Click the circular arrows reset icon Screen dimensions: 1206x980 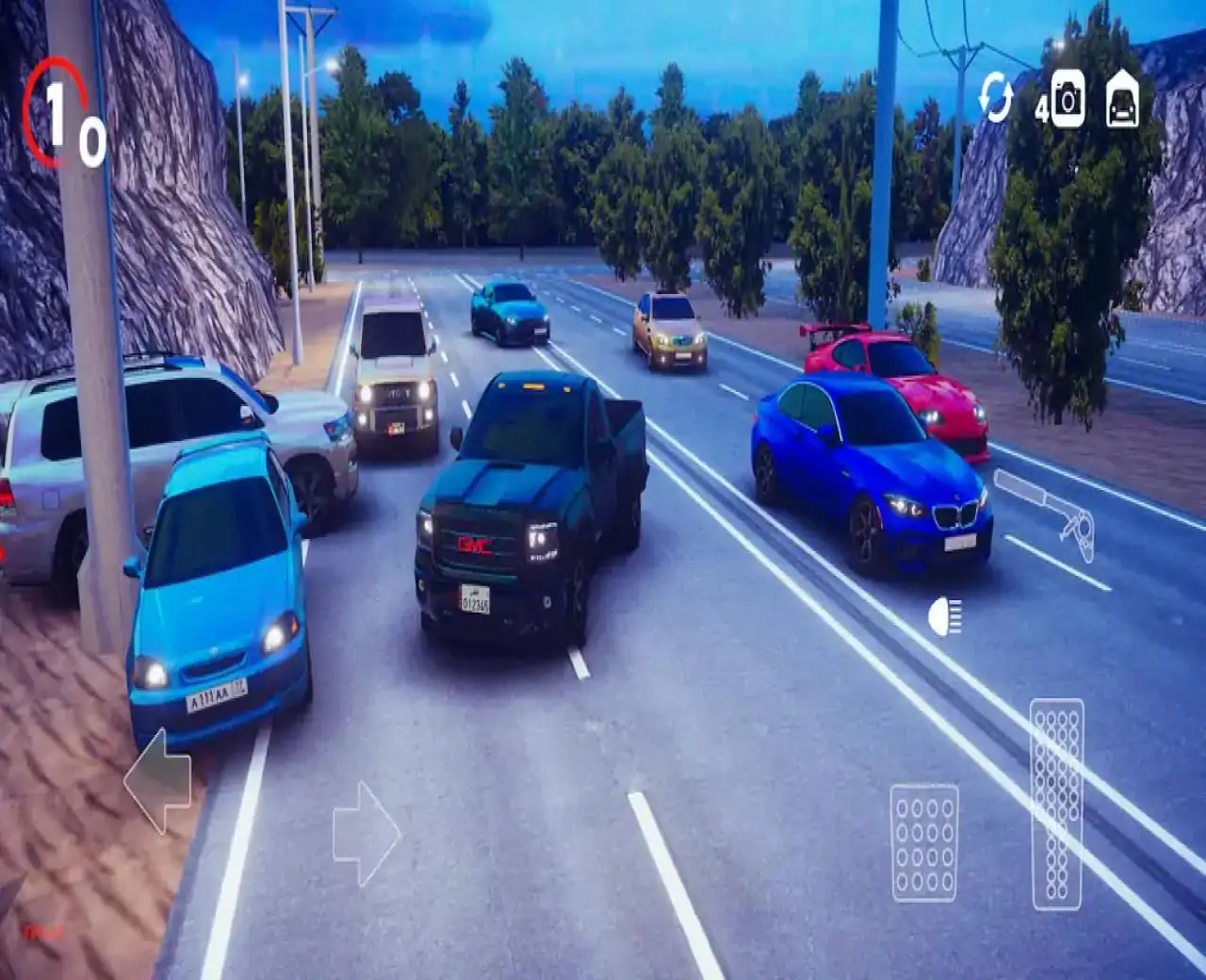coord(995,98)
